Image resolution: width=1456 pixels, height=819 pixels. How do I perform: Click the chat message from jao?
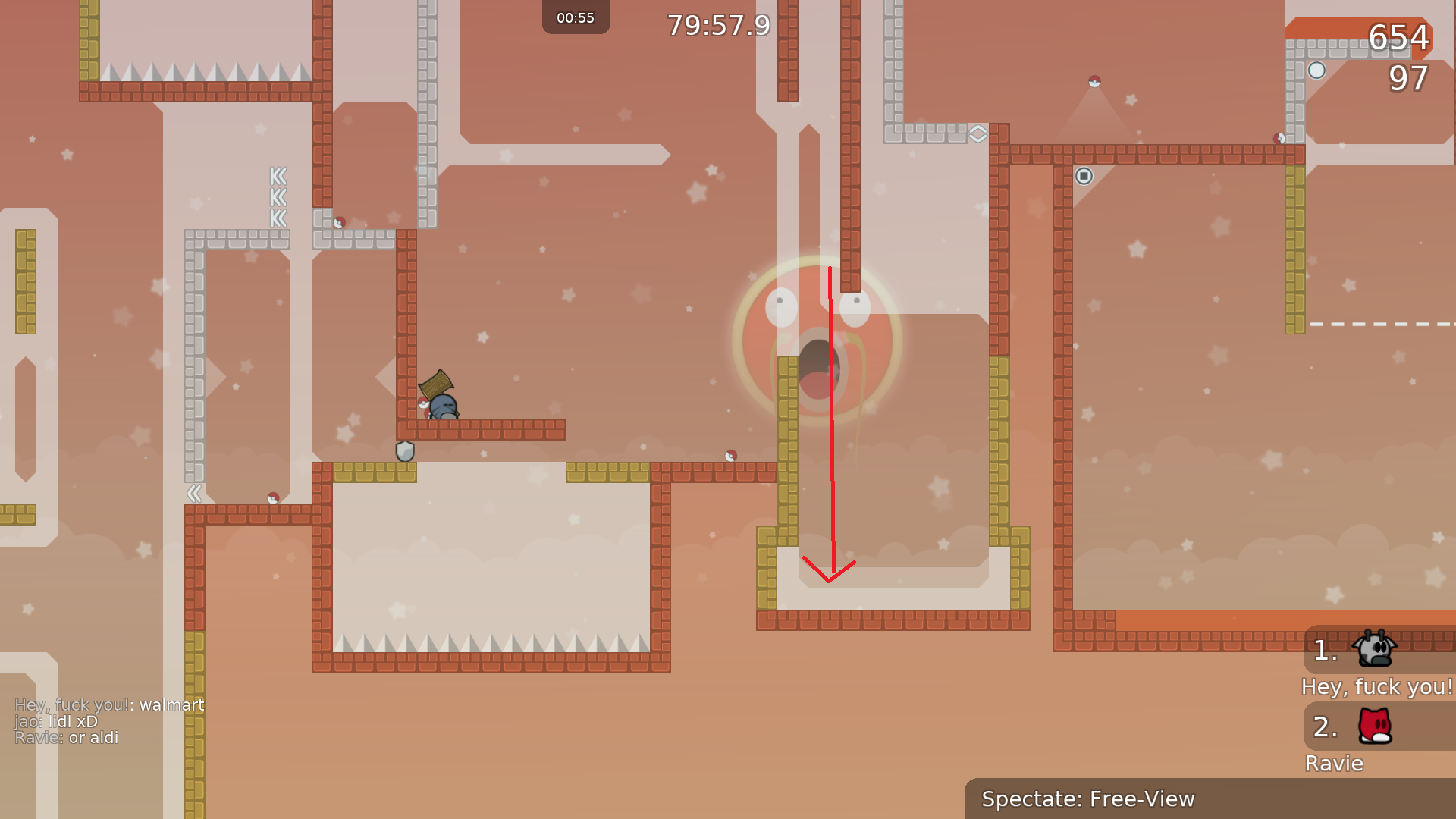56,721
